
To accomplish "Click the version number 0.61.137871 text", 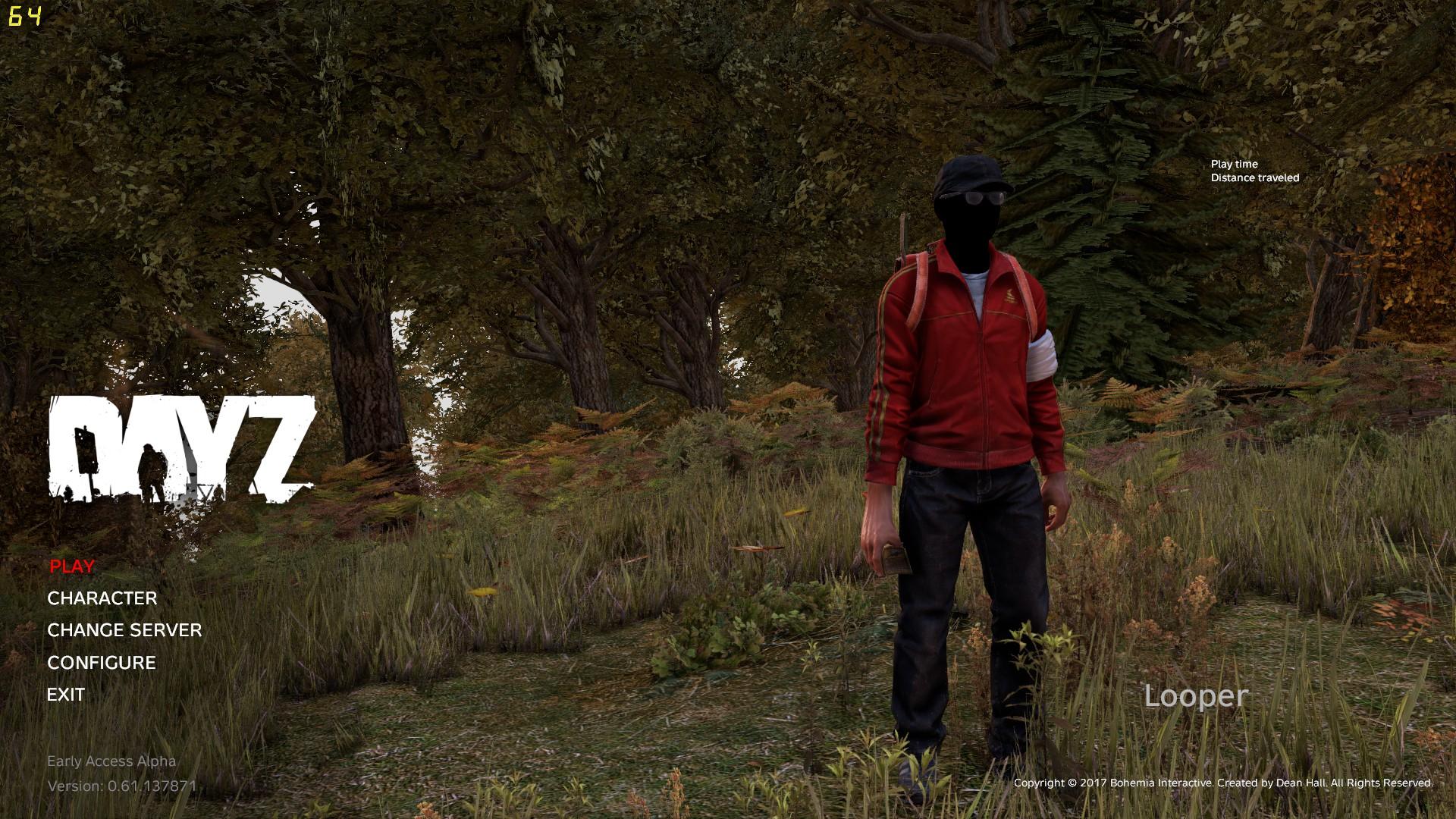I will (x=121, y=787).
